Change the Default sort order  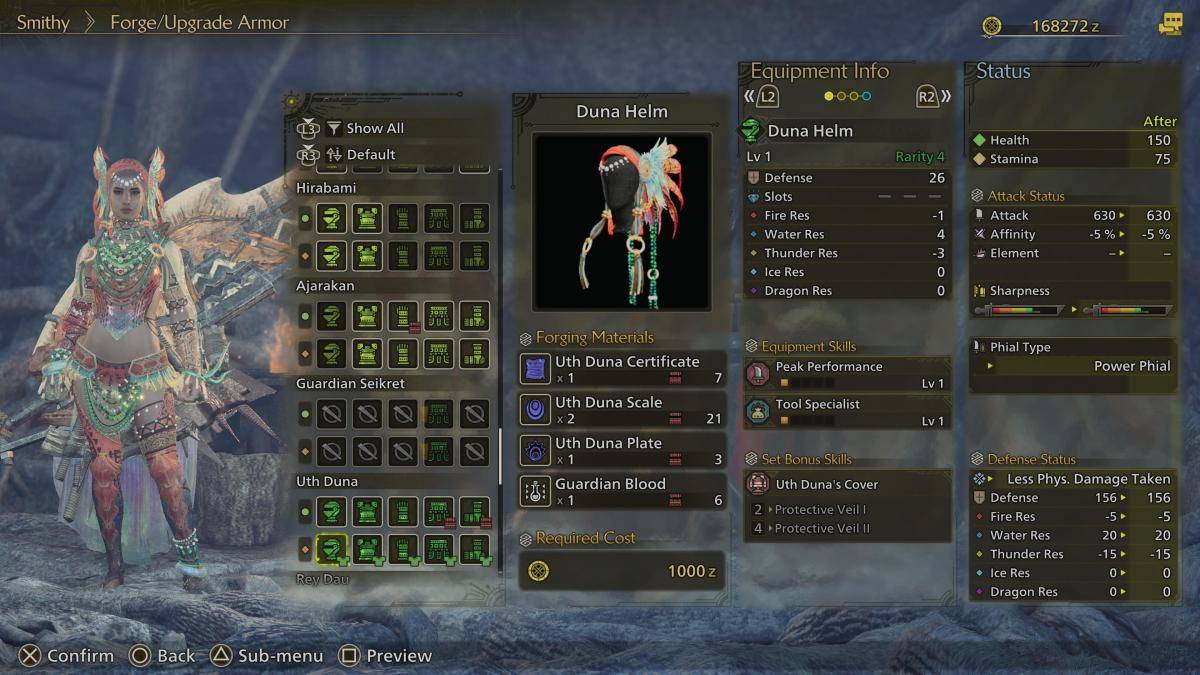(x=370, y=155)
